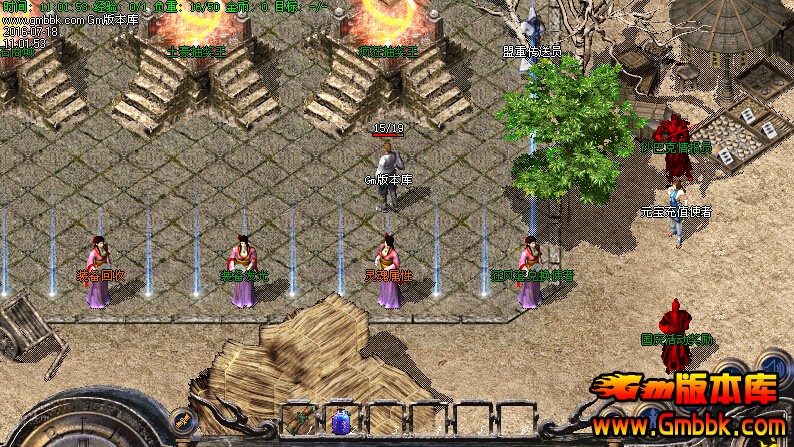The height and width of the screenshot is (447, 794).
Task: Click the round gold emblem button
Action: click(180, 420)
